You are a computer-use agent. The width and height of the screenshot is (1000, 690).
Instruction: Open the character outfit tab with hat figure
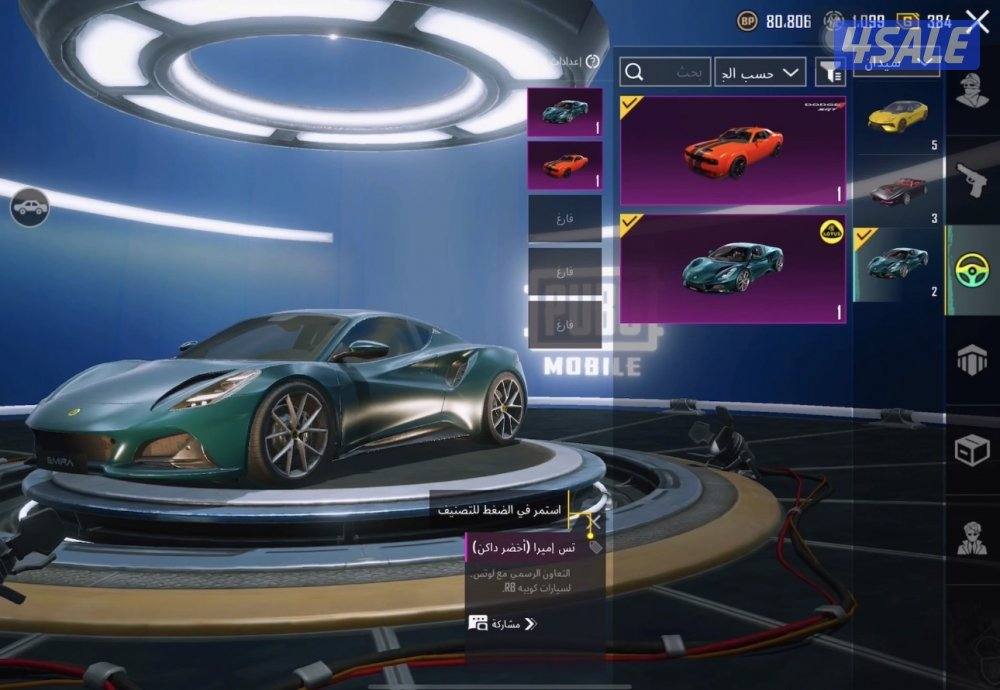coord(972,94)
